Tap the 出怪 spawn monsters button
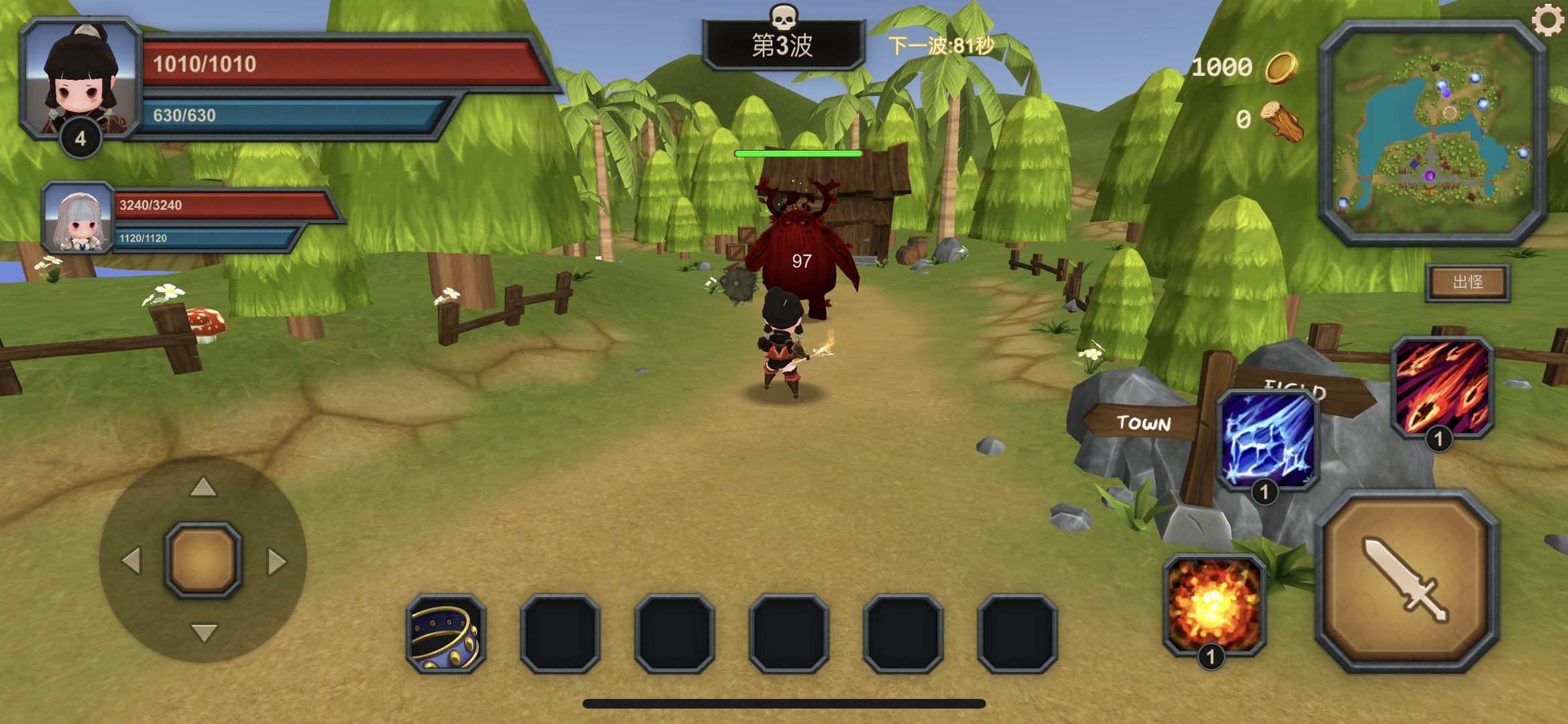 pyautogui.click(x=1467, y=282)
